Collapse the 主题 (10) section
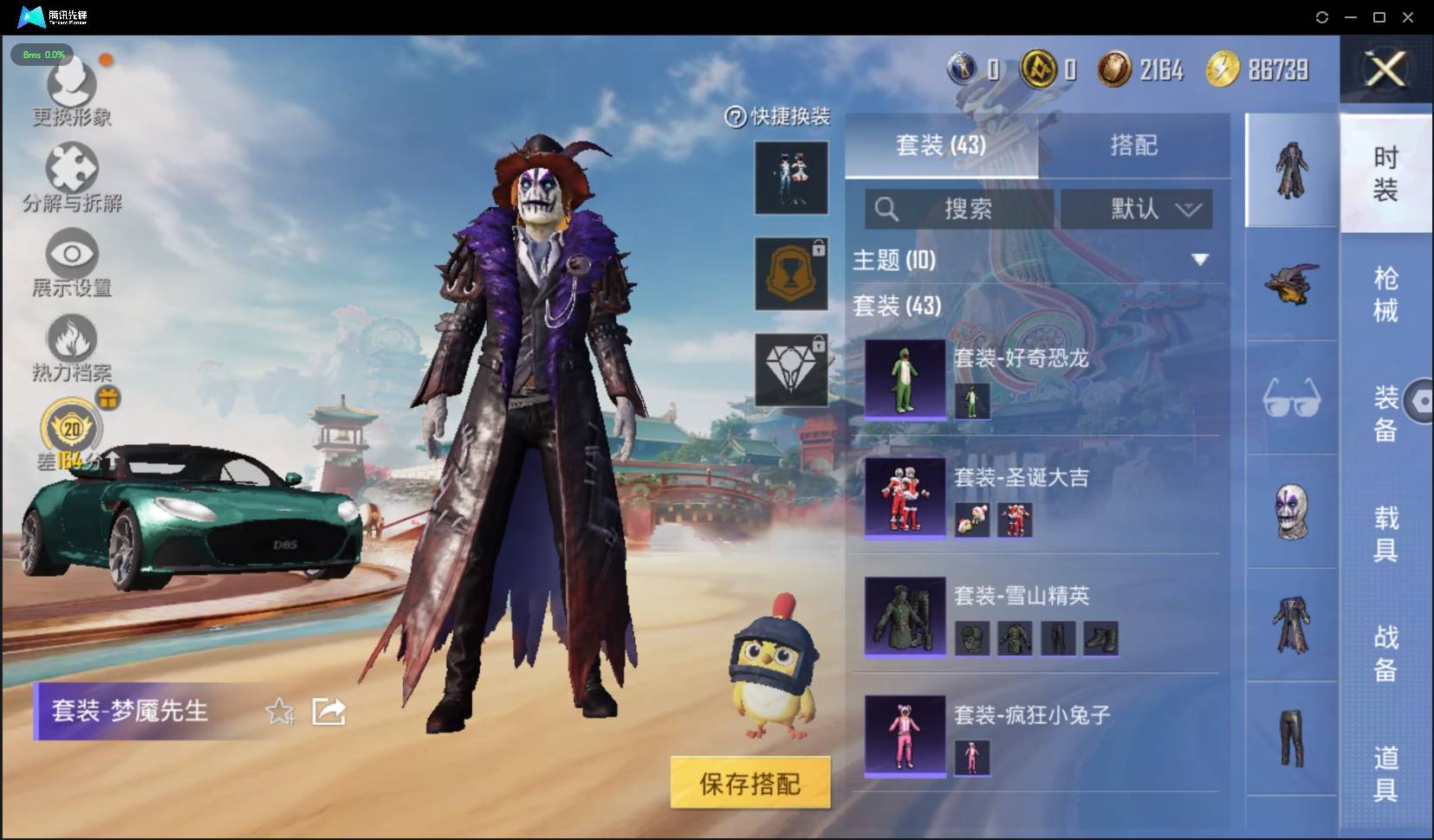This screenshot has height=840, width=1434. (x=1201, y=257)
